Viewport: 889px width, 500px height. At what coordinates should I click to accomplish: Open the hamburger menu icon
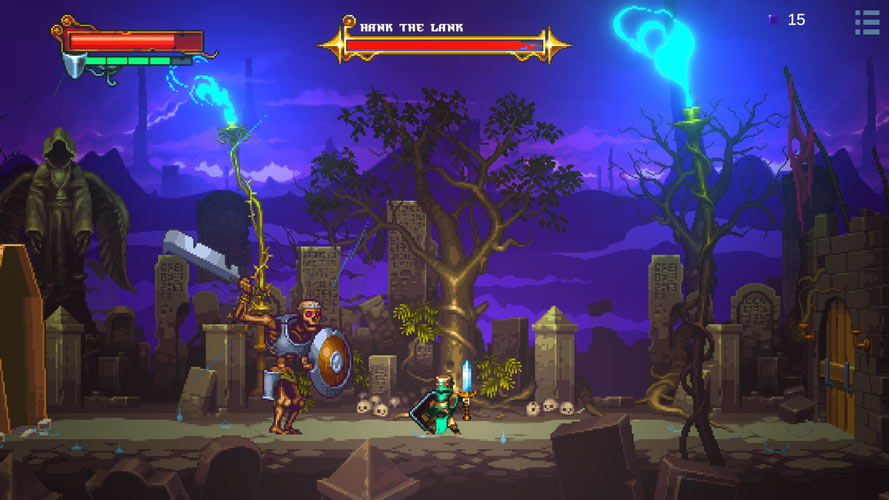(866, 21)
